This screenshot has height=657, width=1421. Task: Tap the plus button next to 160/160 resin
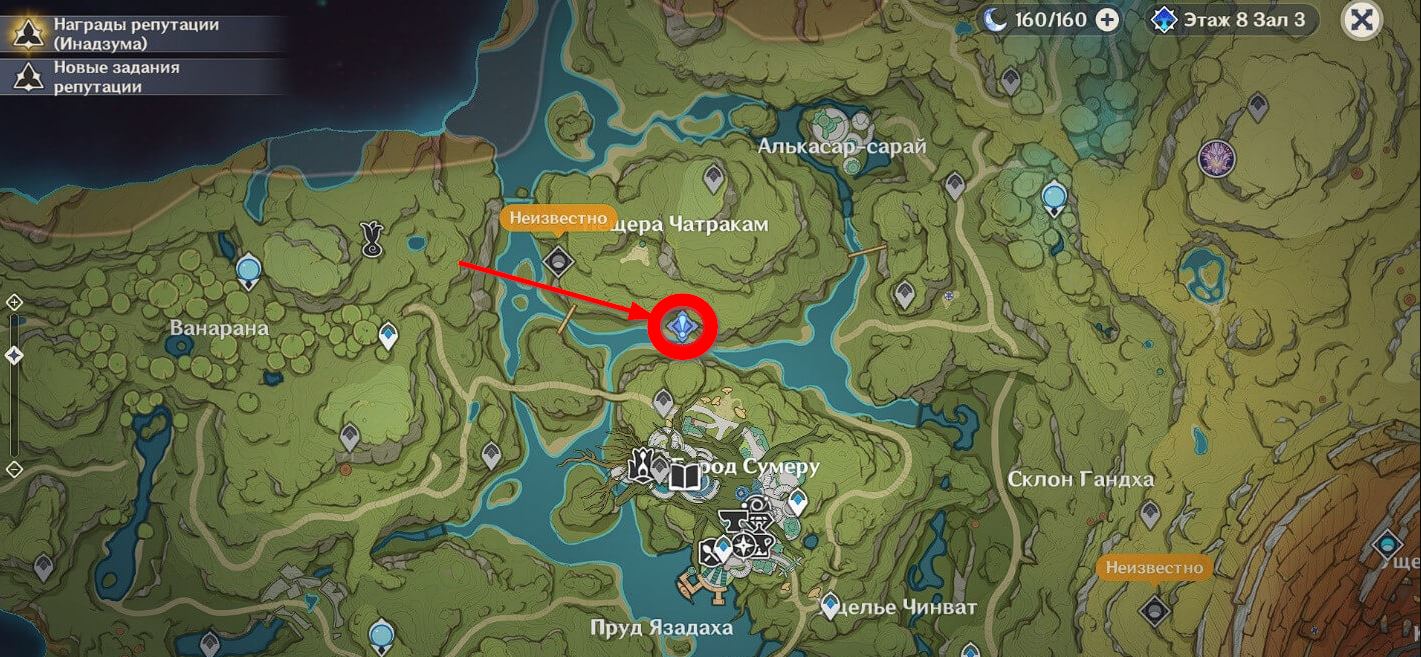pos(1107,20)
